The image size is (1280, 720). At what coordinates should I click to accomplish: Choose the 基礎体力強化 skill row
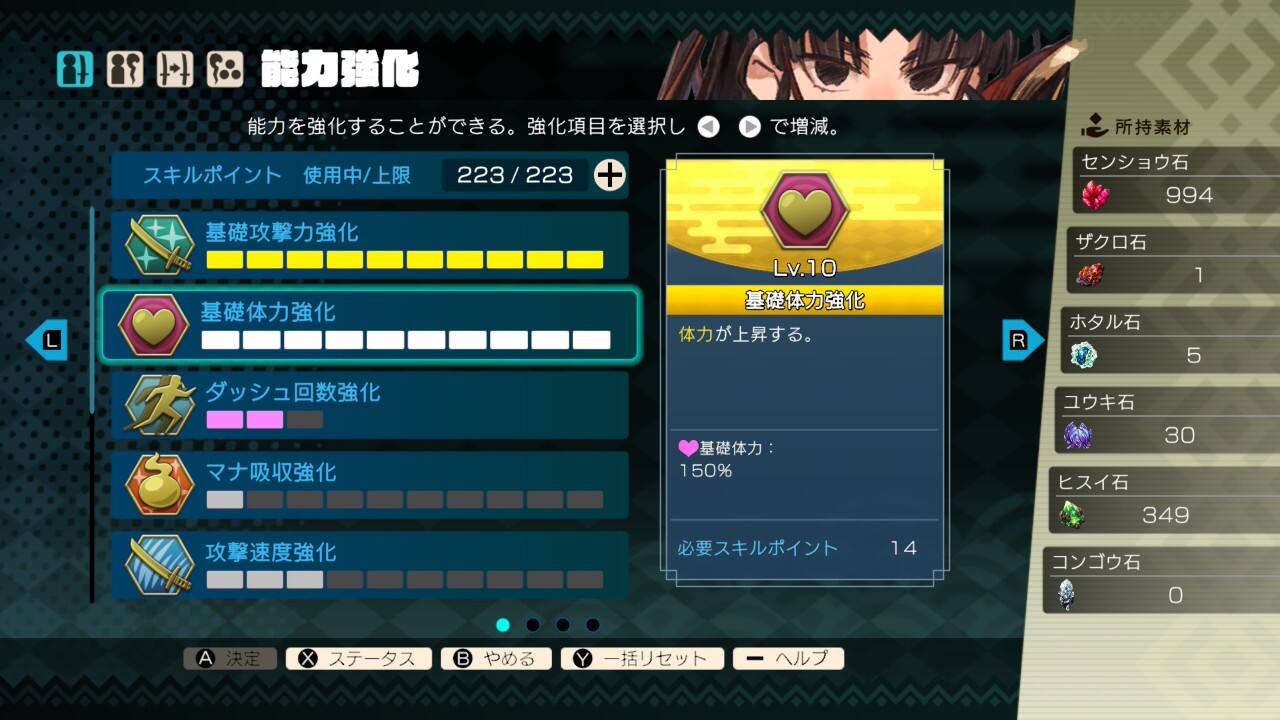[370, 325]
